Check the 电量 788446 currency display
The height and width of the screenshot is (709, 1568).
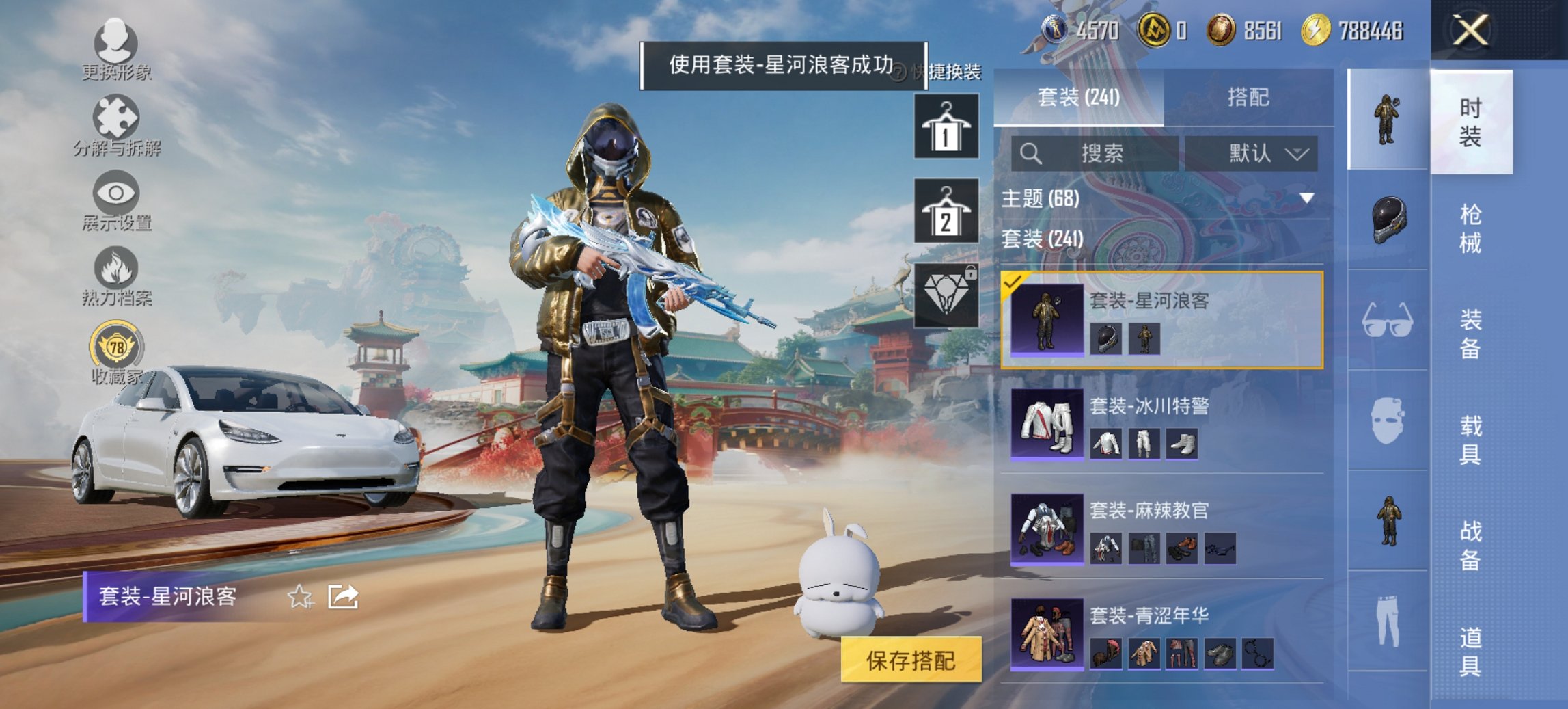coord(1339,29)
